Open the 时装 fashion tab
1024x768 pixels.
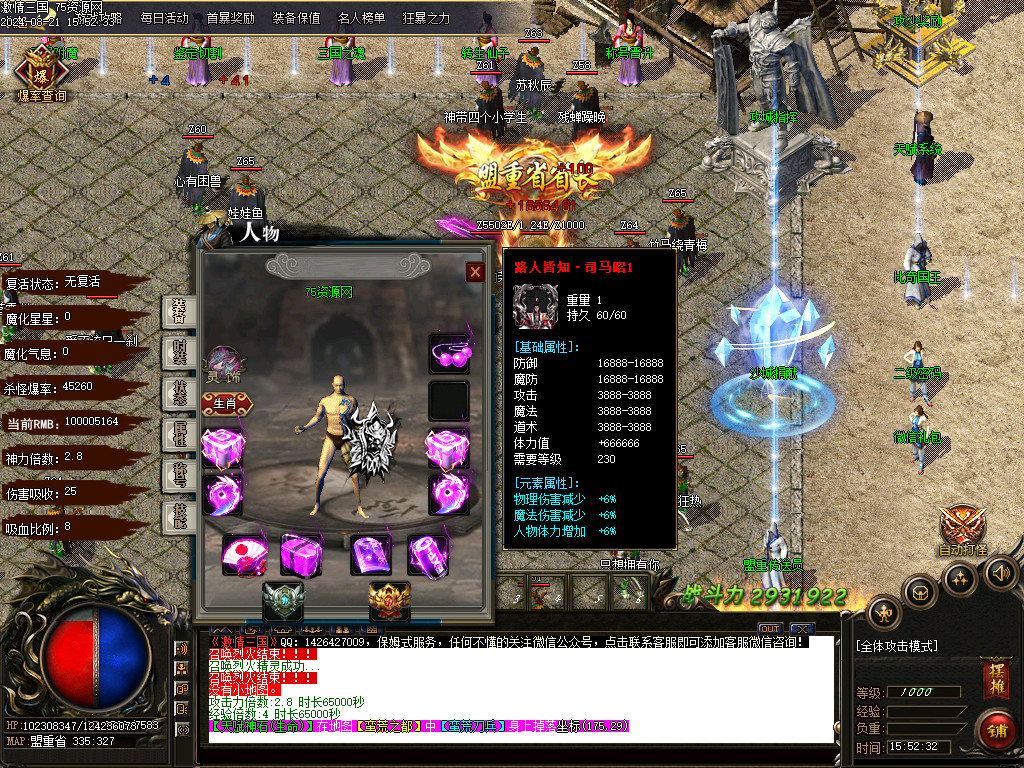[179, 352]
